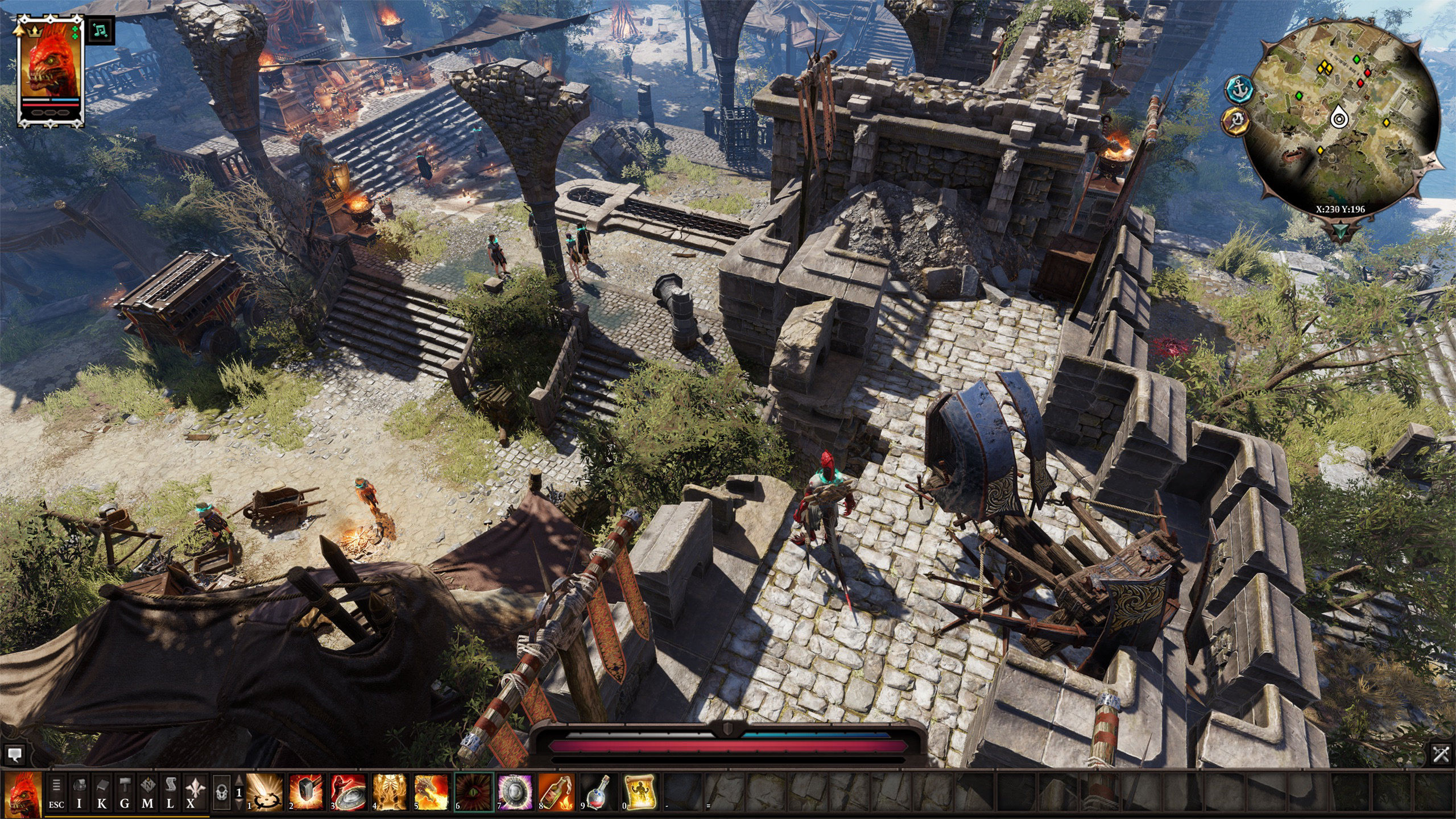Screen dimensions: 1456x819
Task: Use the hammer strike skill in slot 2
Action: pyautogui.click(x=306, y=792)
